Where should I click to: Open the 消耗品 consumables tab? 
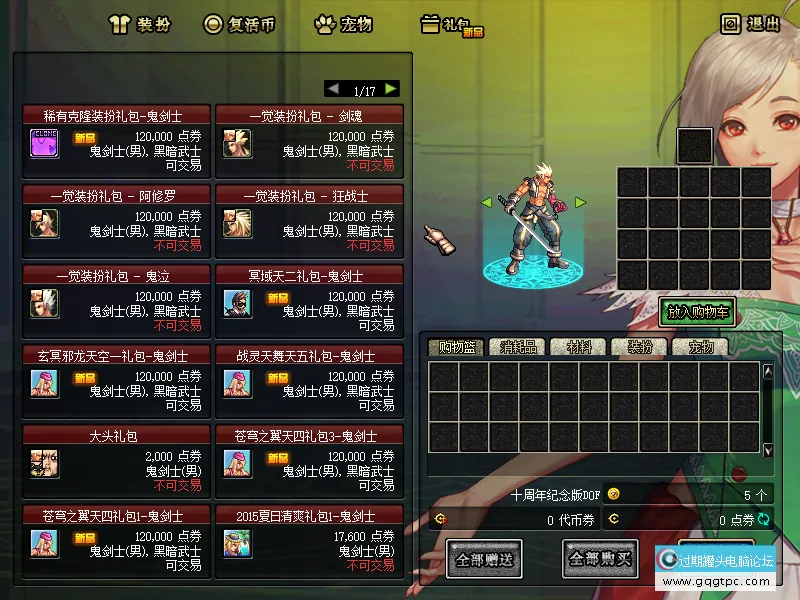point(518,348)
